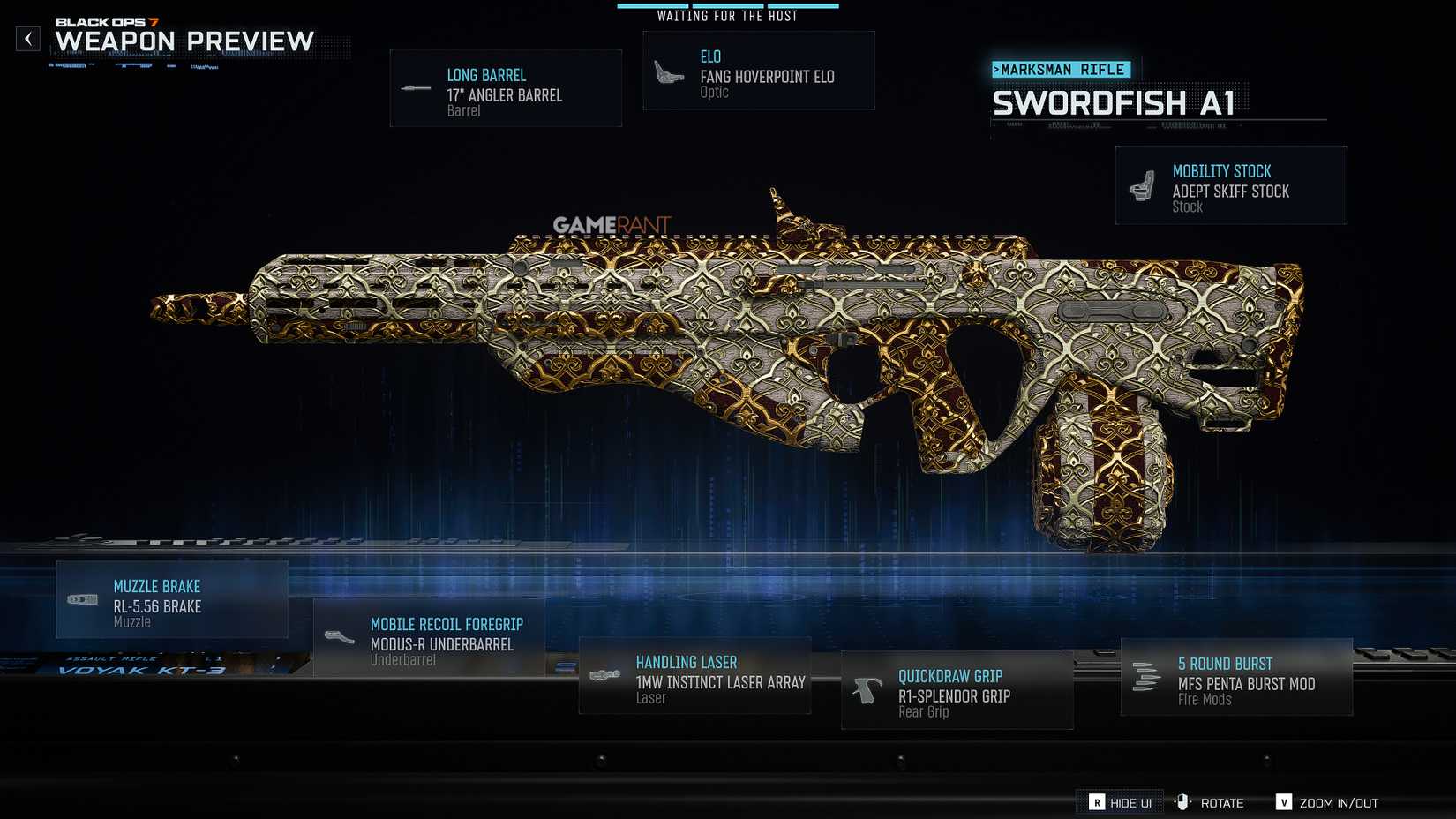The height and width of the screenshot is (819, 1456).
Task: Expand the 5 Round Burst fire mods card
Action: [x=1235, y=678]
